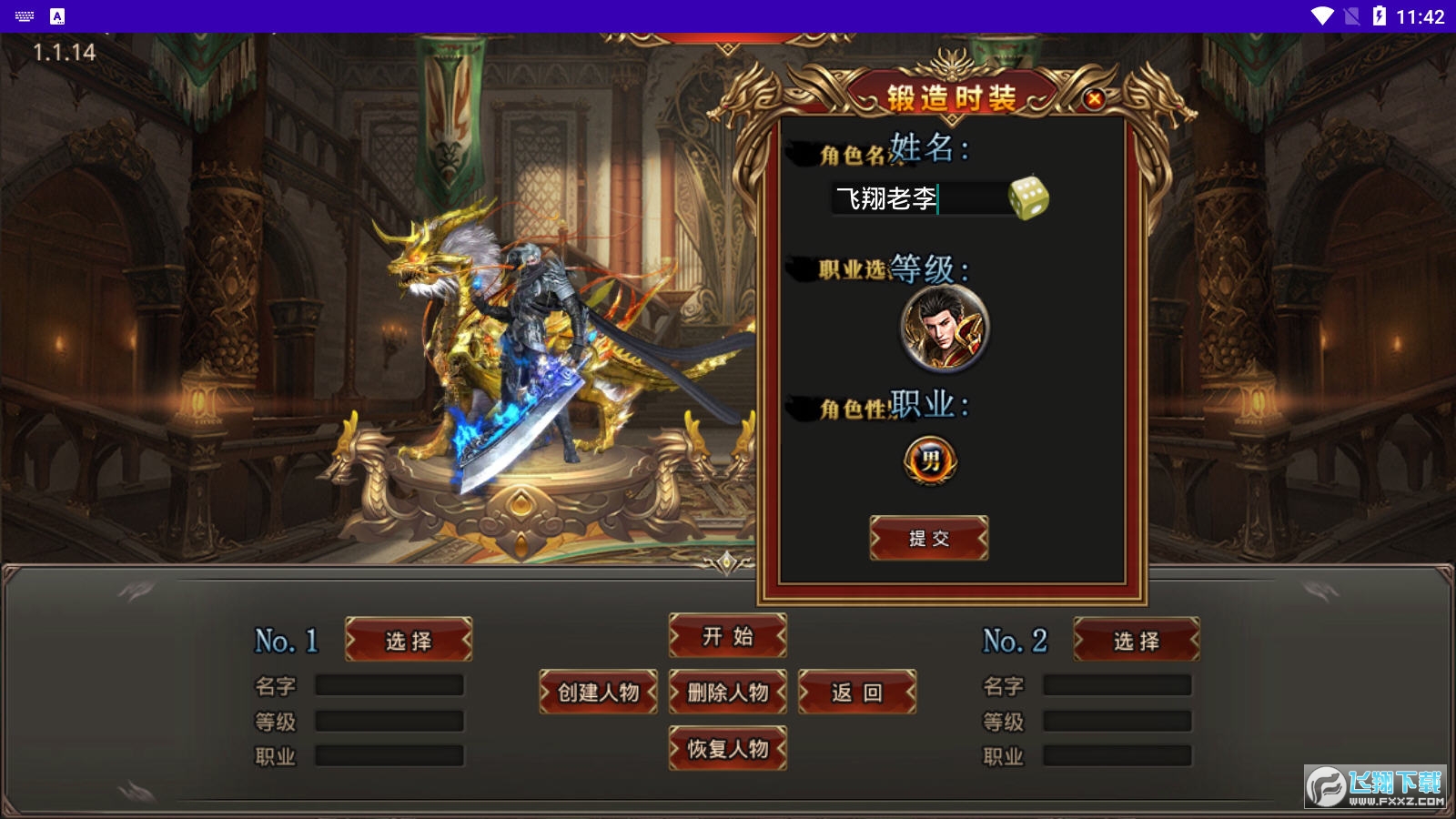1456x819 pixels.
Task: Select the No. 2 character slot
Action: (1137, 641)
